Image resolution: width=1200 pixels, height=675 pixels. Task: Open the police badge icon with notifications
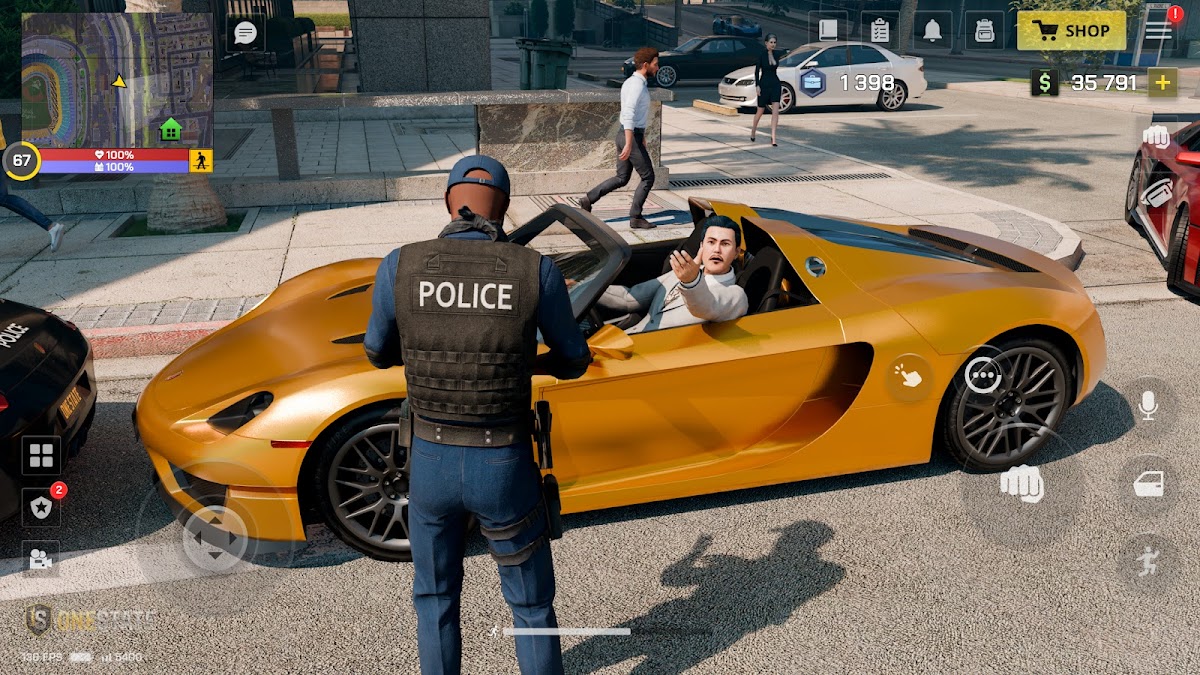[x=41, y=508]
